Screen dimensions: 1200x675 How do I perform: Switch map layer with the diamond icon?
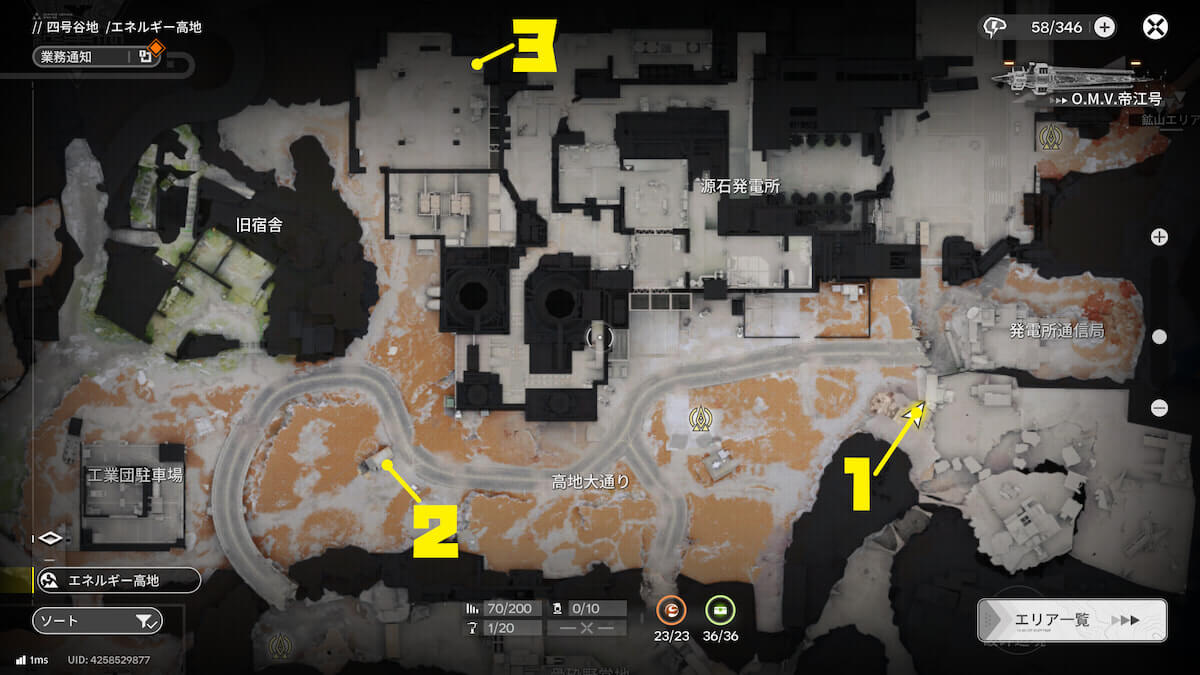point(53,538)
